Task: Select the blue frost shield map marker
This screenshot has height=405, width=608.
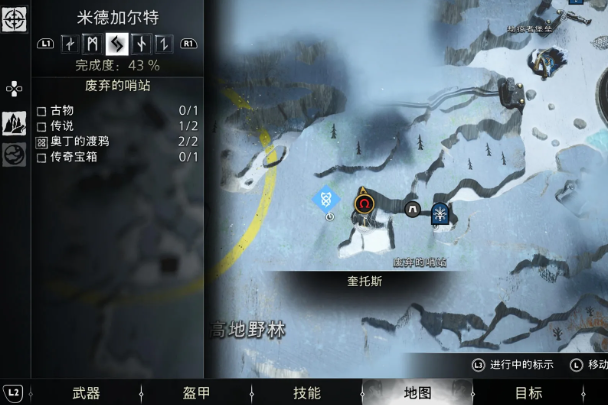Action: pos(439,211)
